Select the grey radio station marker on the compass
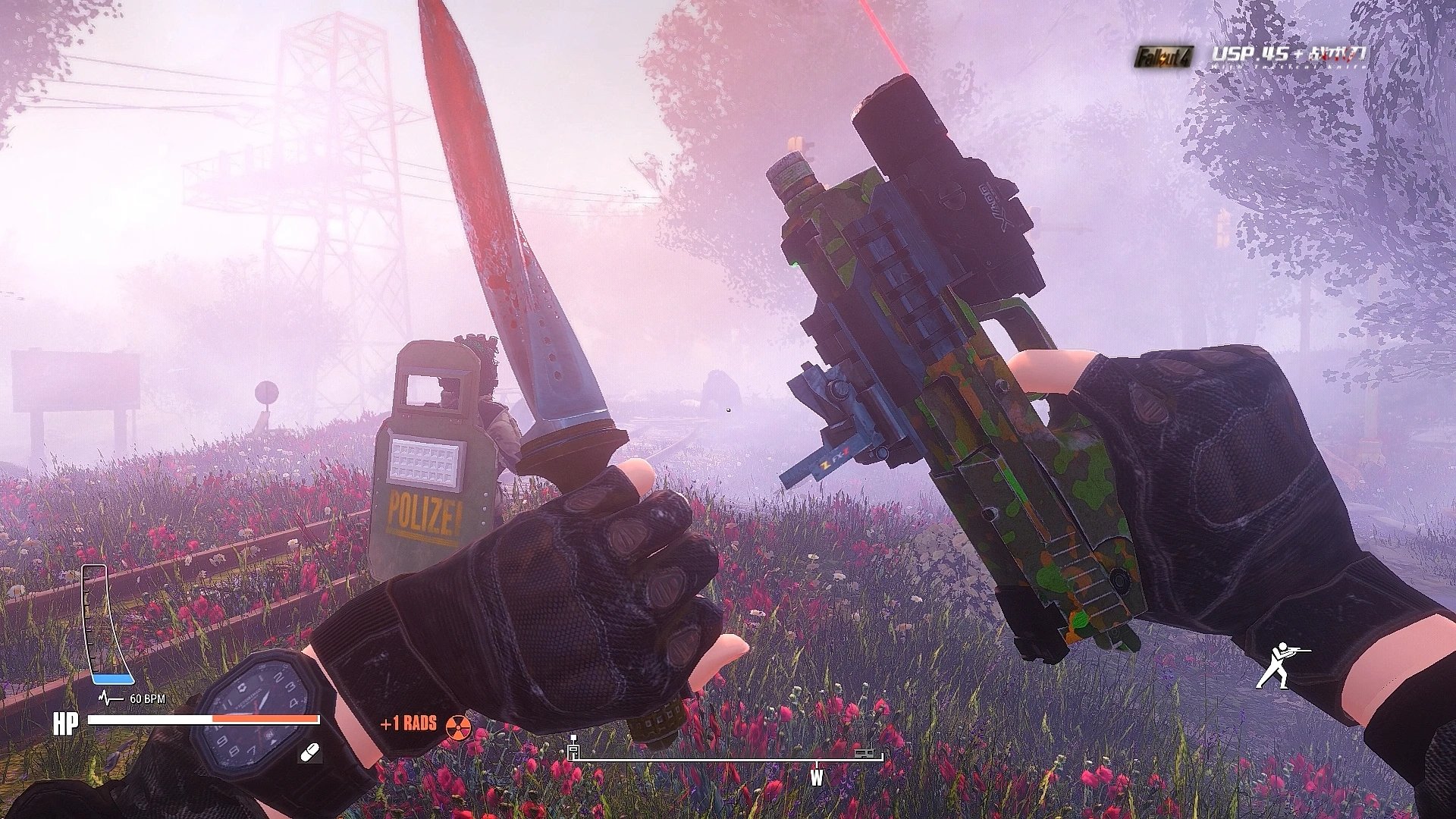 (x=864, y=753)
